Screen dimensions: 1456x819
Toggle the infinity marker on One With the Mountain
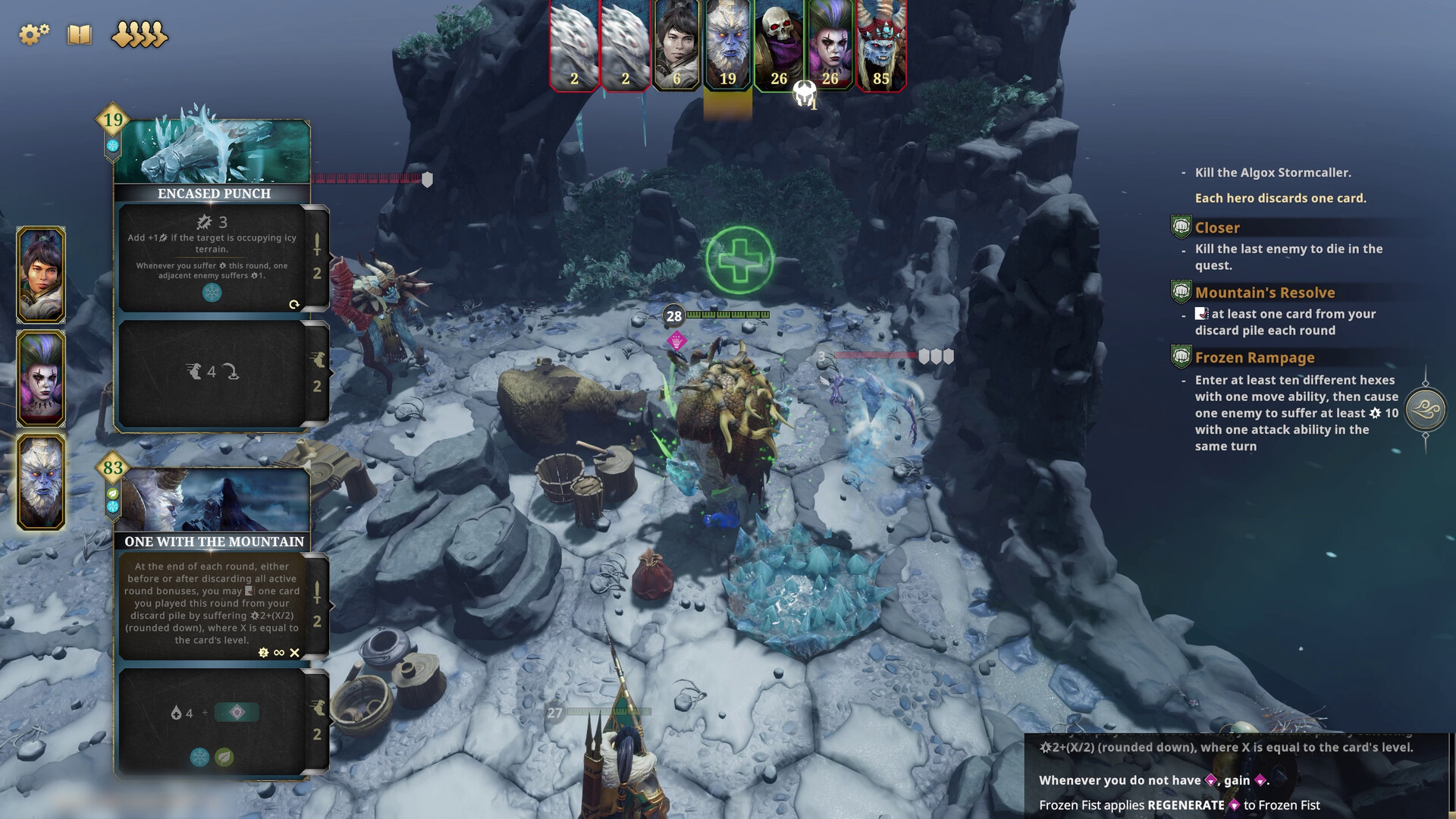point(278,651)
